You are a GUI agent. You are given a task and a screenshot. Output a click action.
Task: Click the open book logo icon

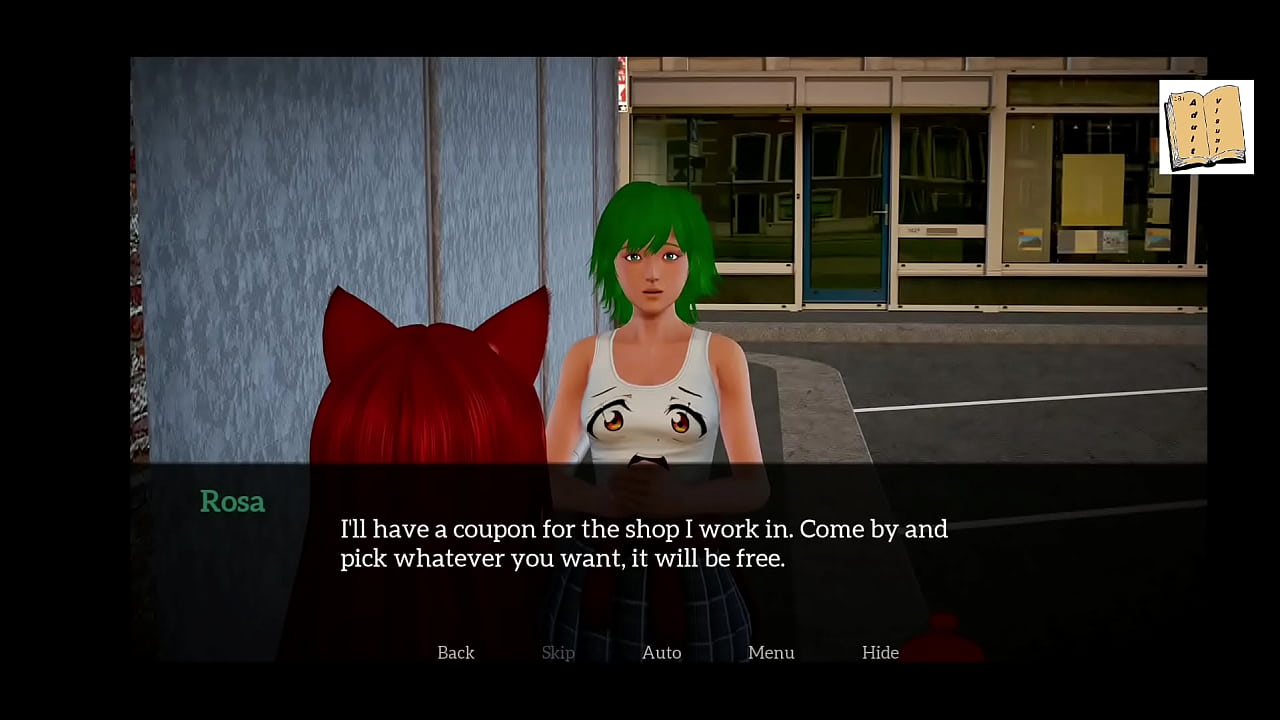pyautogui.click(x=1206, y=127)
